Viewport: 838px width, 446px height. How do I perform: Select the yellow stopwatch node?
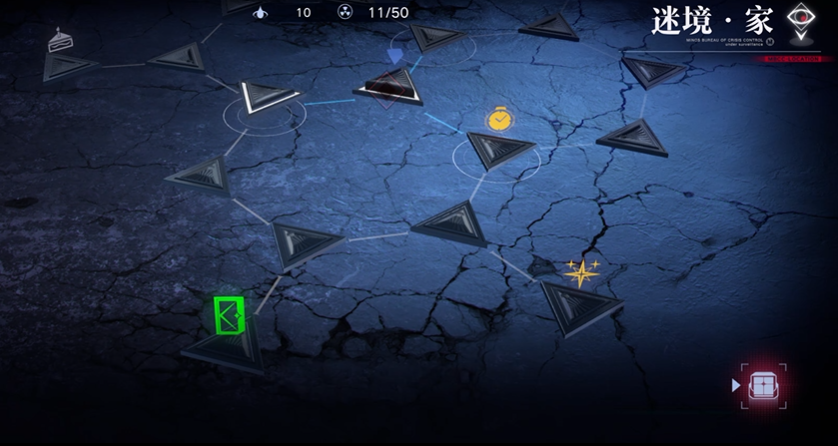(x=499, y=120)
